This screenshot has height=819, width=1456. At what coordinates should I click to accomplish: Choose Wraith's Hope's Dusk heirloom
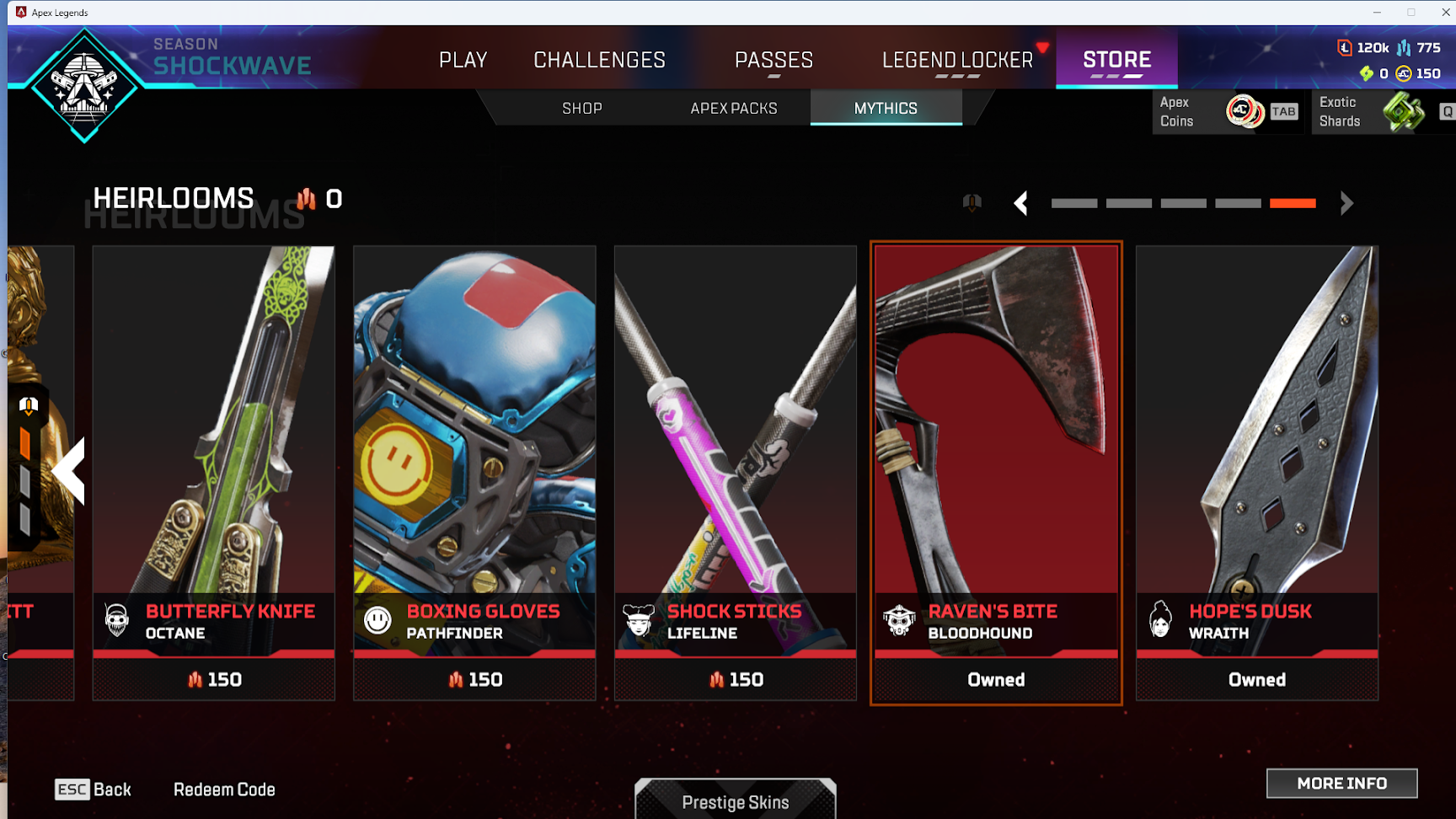(x=1257, y=472)
